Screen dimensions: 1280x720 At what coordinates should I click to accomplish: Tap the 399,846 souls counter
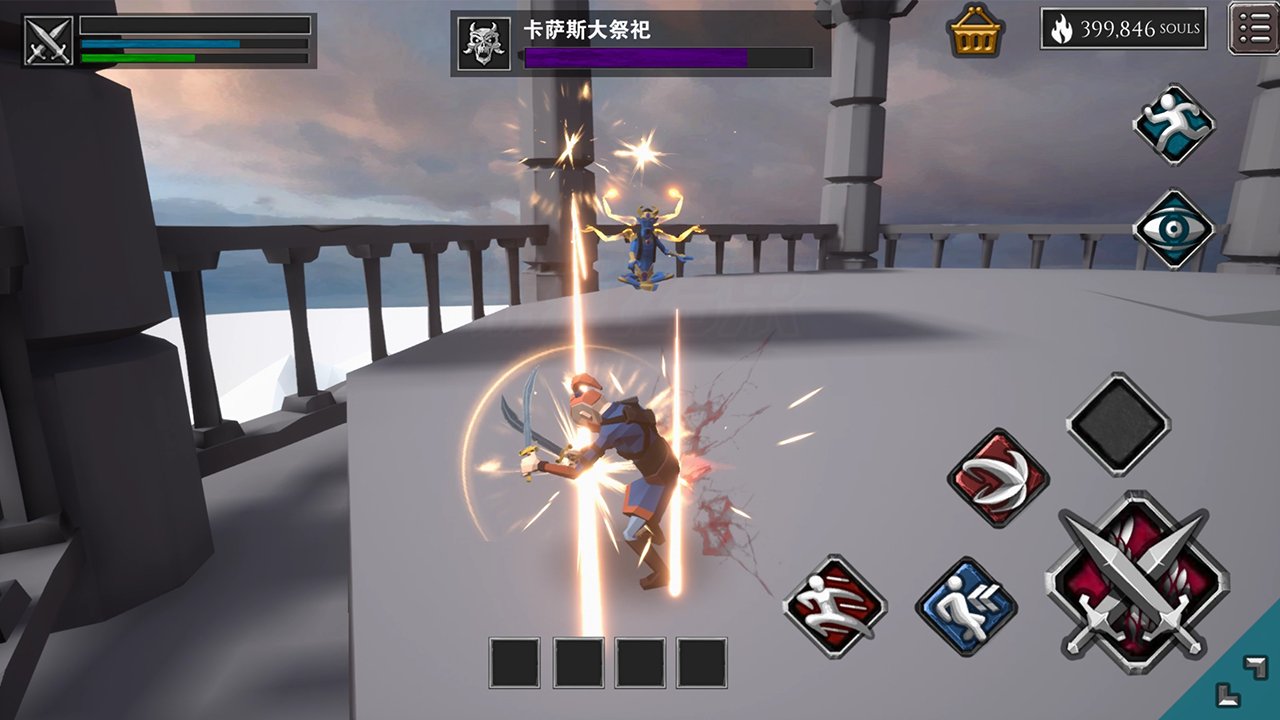tap(1123, 30)
